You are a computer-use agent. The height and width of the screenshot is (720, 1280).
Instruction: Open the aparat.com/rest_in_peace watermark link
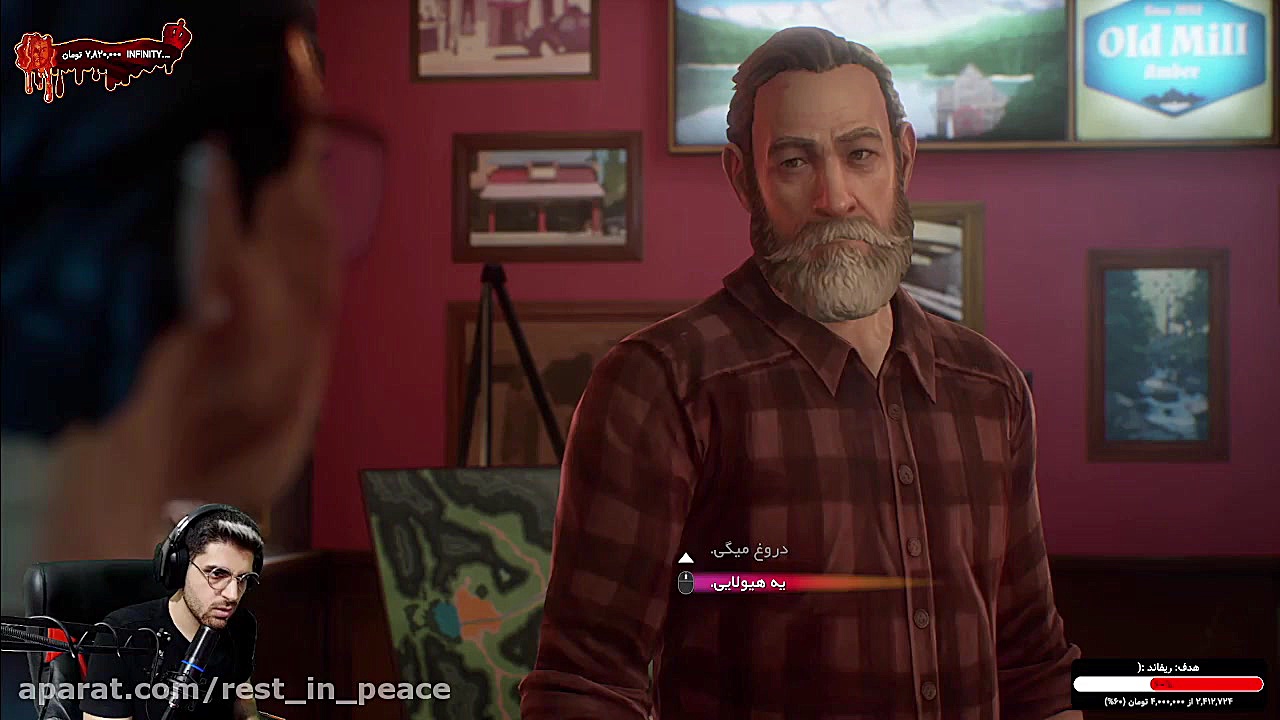pos(225,688)
